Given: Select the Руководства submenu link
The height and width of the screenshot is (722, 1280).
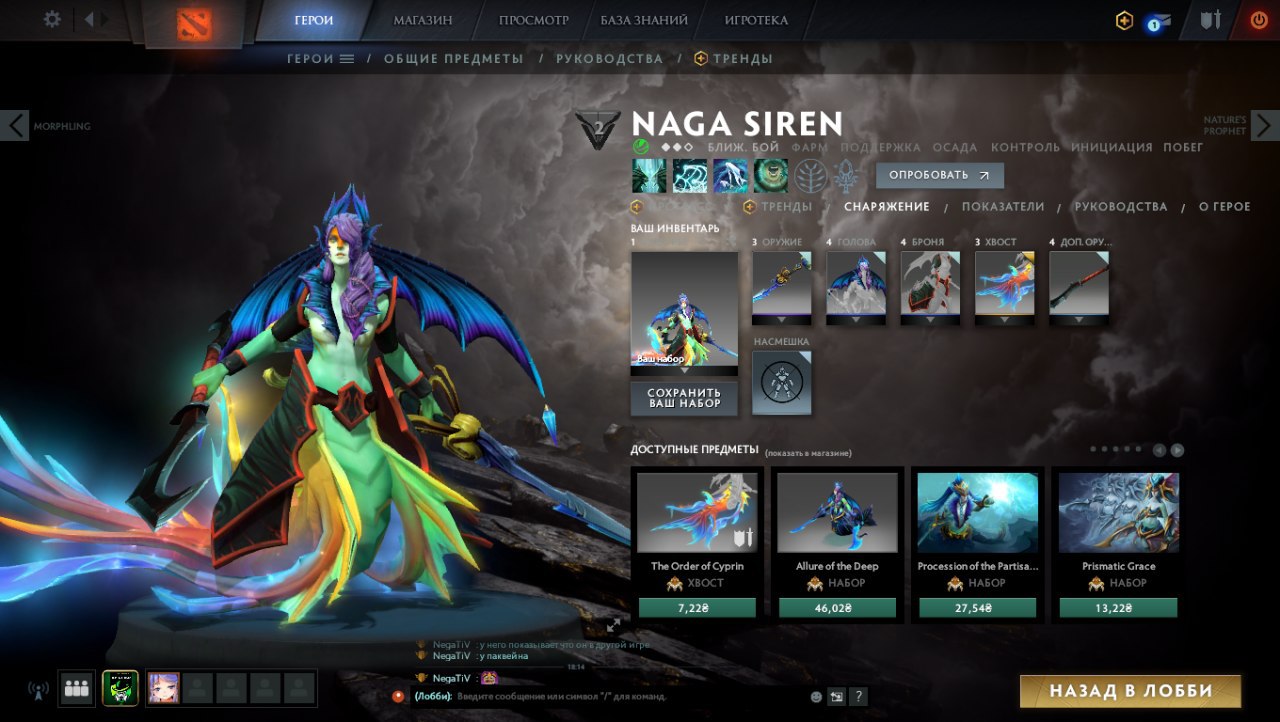Looking at the screenshot, I should [x=609, y=59].
